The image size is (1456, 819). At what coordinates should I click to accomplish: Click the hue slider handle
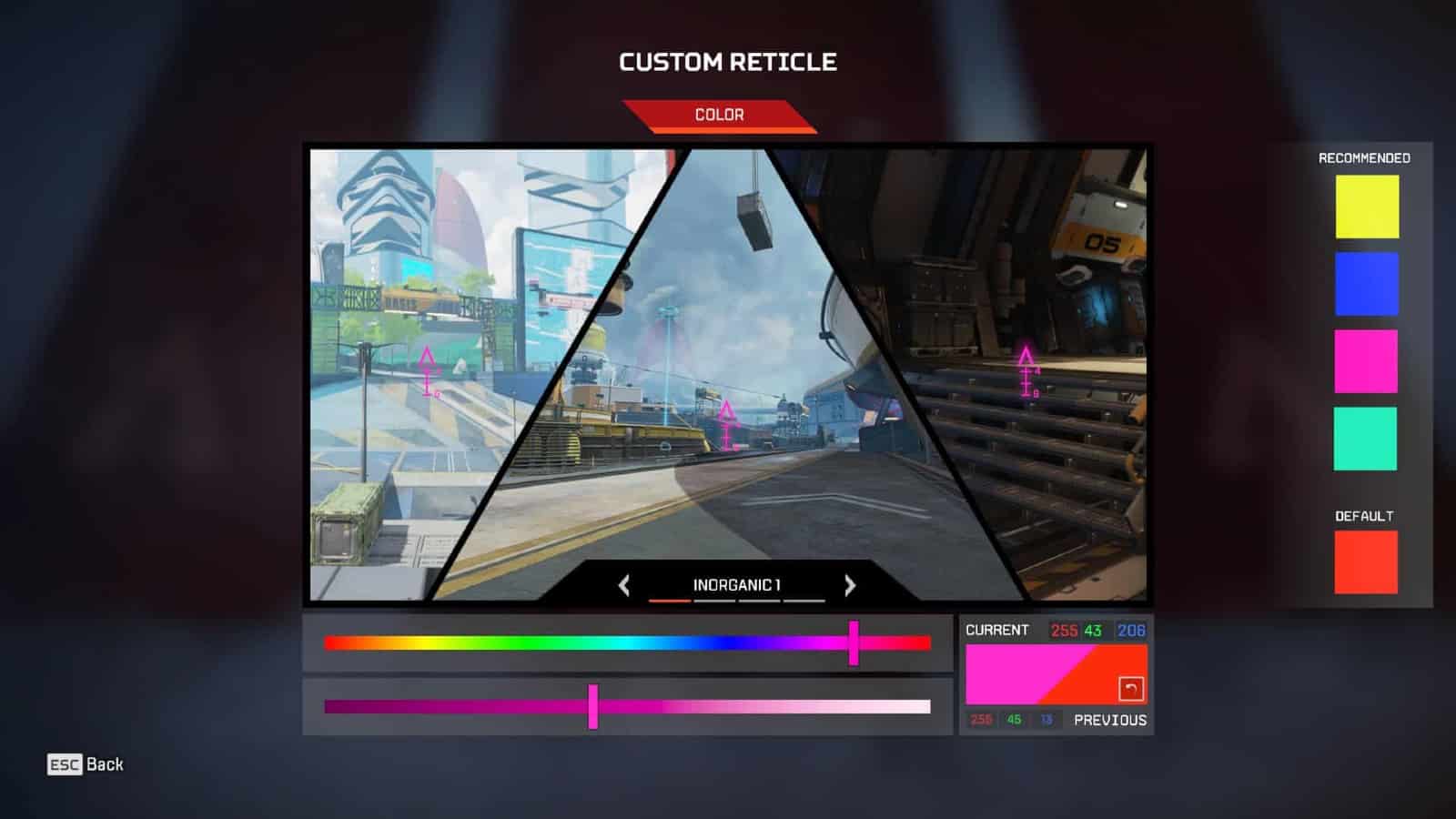click(x=853, y=642)
